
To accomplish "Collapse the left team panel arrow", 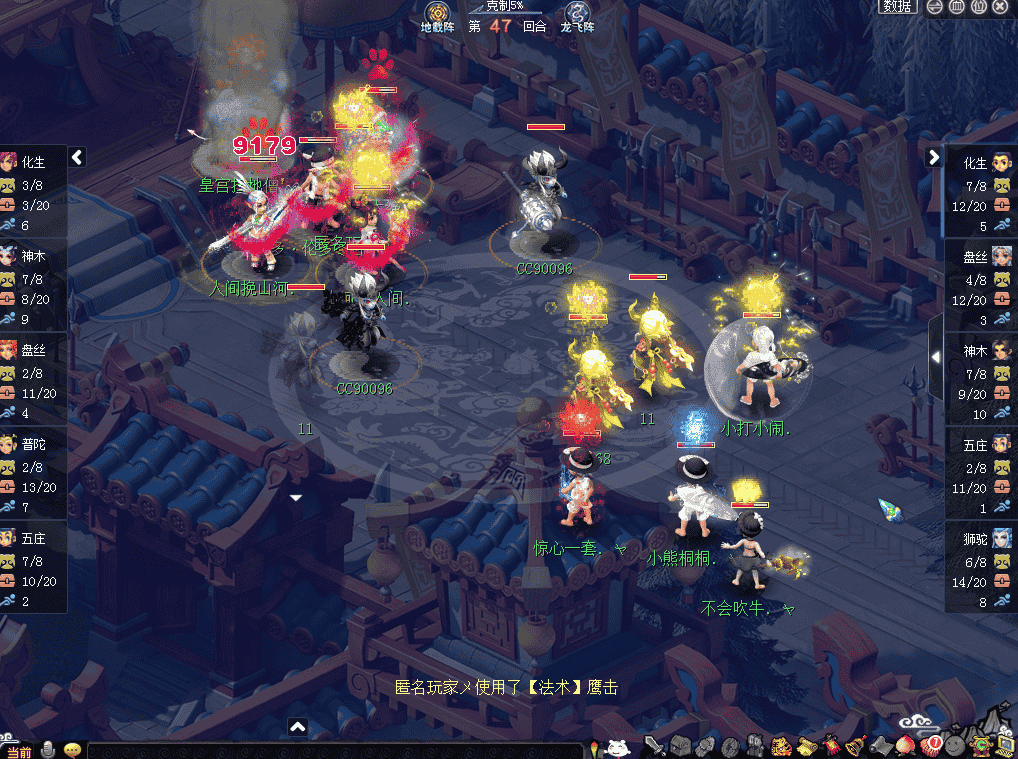I will (77, 157).
